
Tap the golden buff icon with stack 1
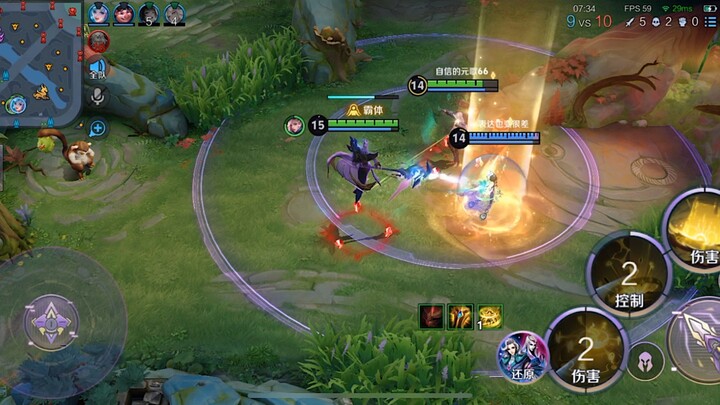coord(489,316)
